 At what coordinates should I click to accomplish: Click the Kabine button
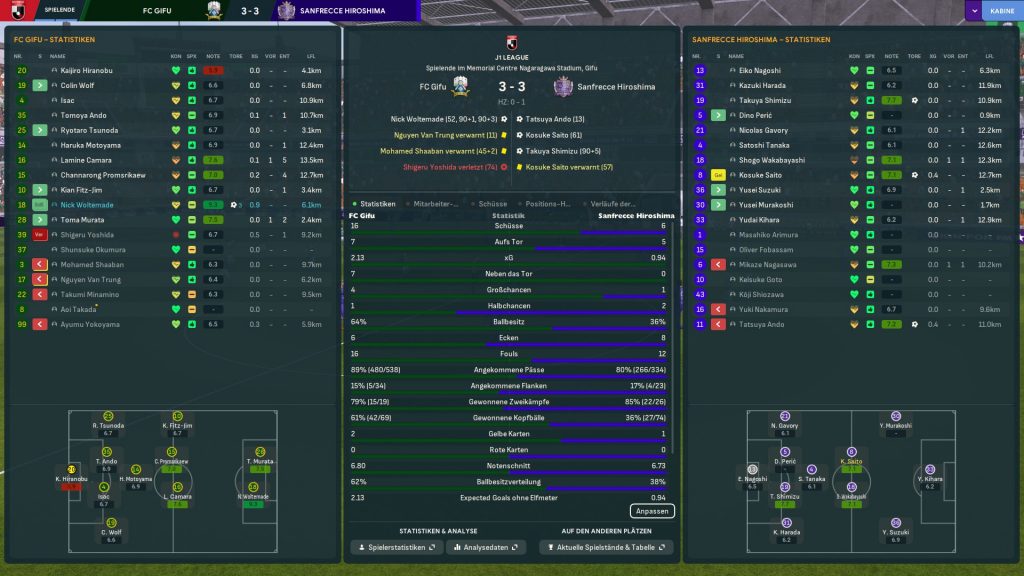click(x=1001, y=10)
